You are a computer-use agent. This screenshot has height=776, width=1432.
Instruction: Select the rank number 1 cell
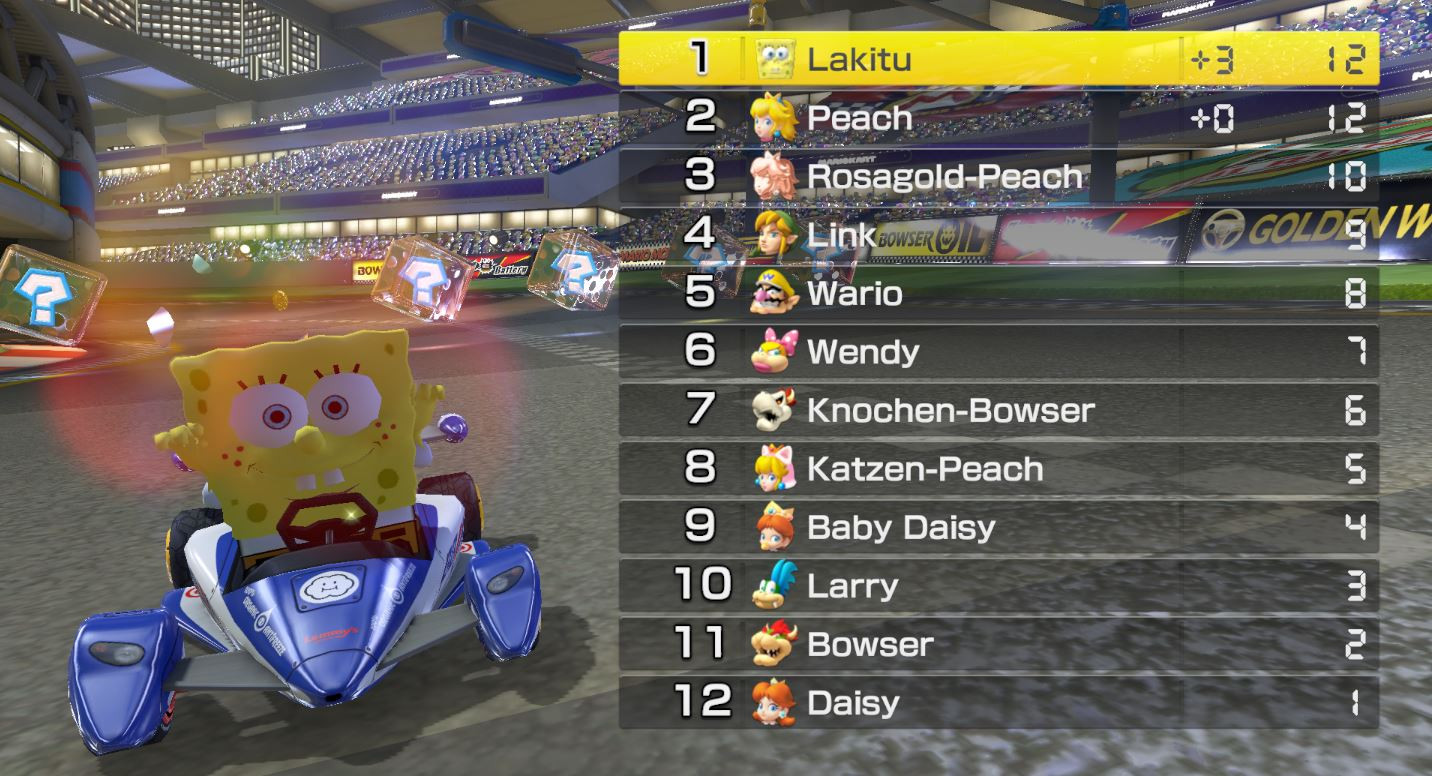tap(700, 58)
